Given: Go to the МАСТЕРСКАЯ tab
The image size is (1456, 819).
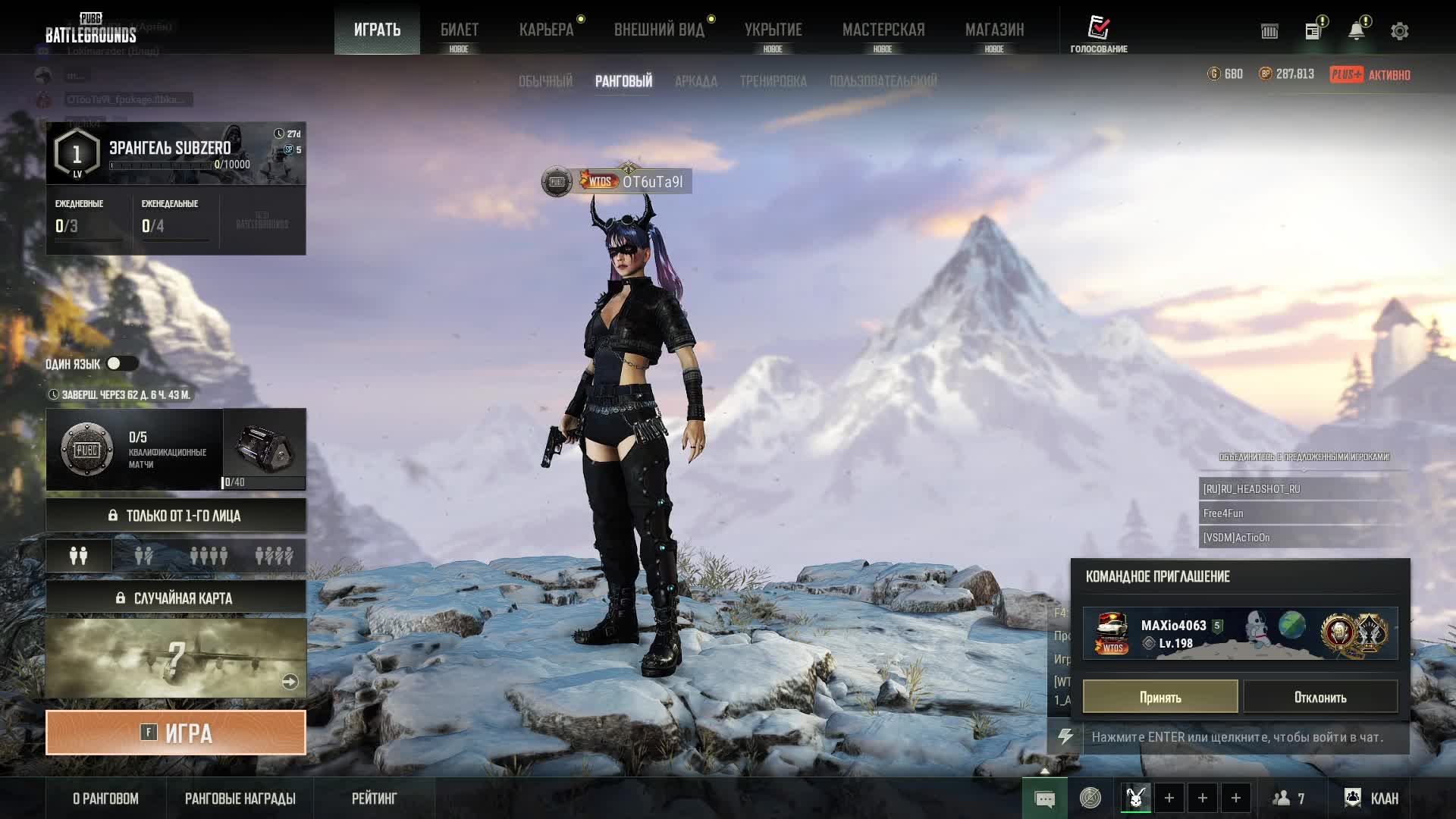Looking at the screenshot, I should pyautogui.click(x=883, y=30).
